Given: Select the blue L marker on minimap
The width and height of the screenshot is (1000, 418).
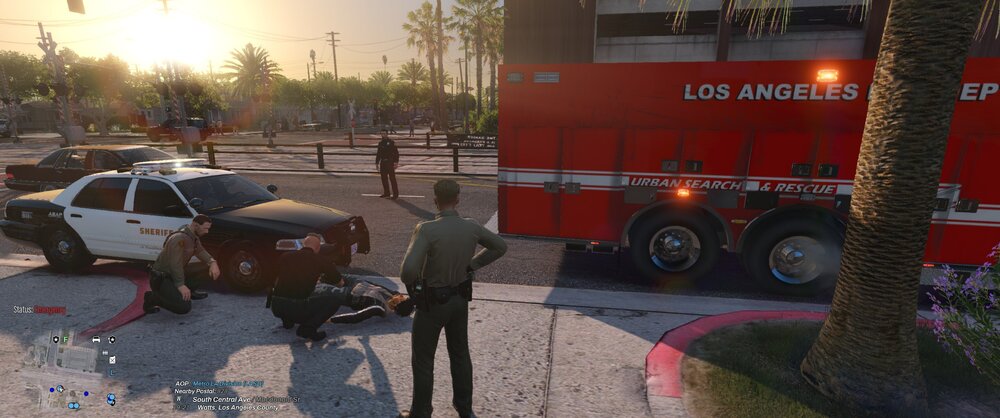Looking at the screenshot, I should (112, 372).
